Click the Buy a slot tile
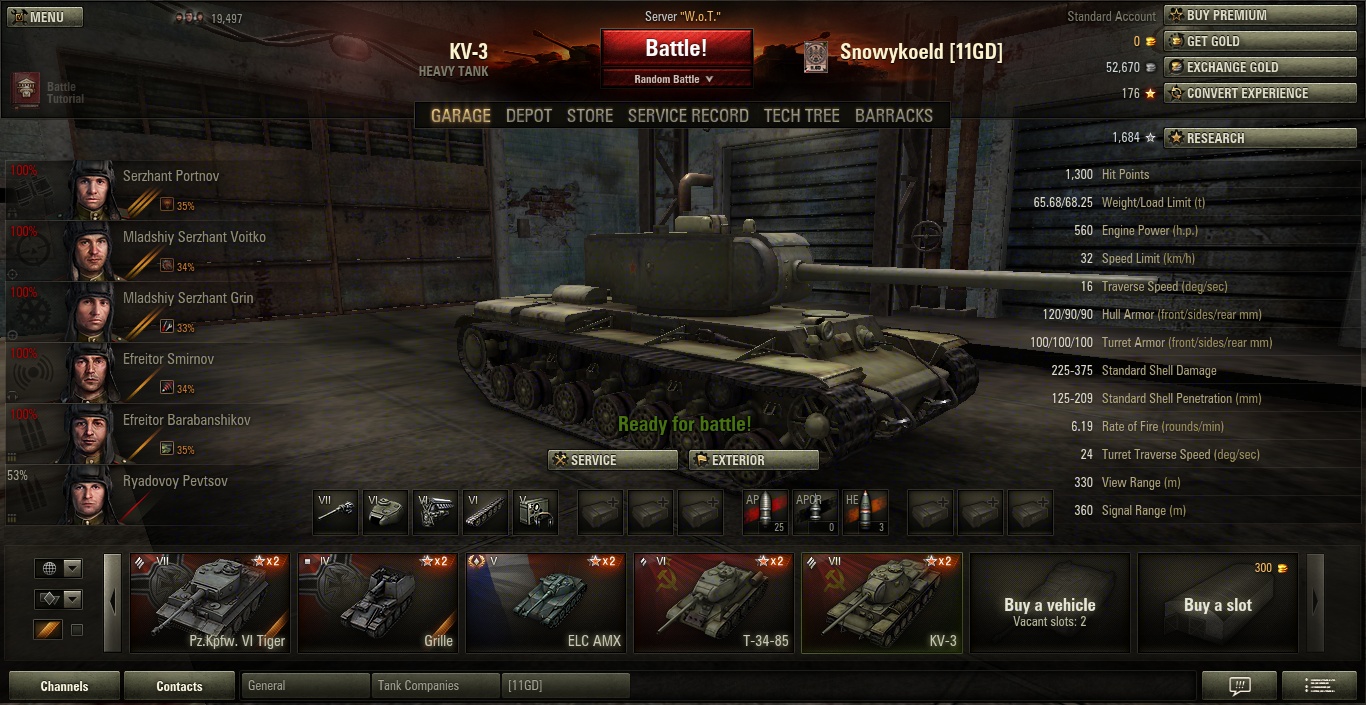This screenshot has height=705, width=1366. (x=1217, y=603)
